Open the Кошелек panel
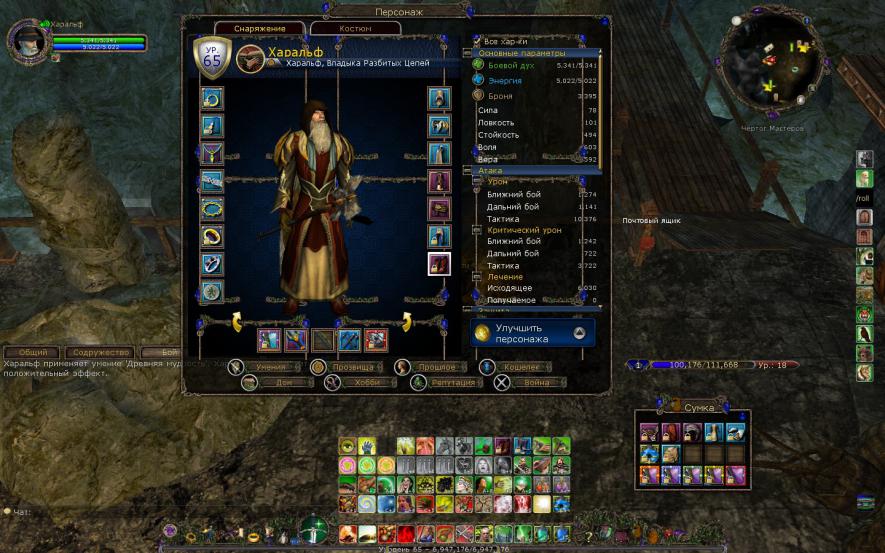 tap(522, 367)
